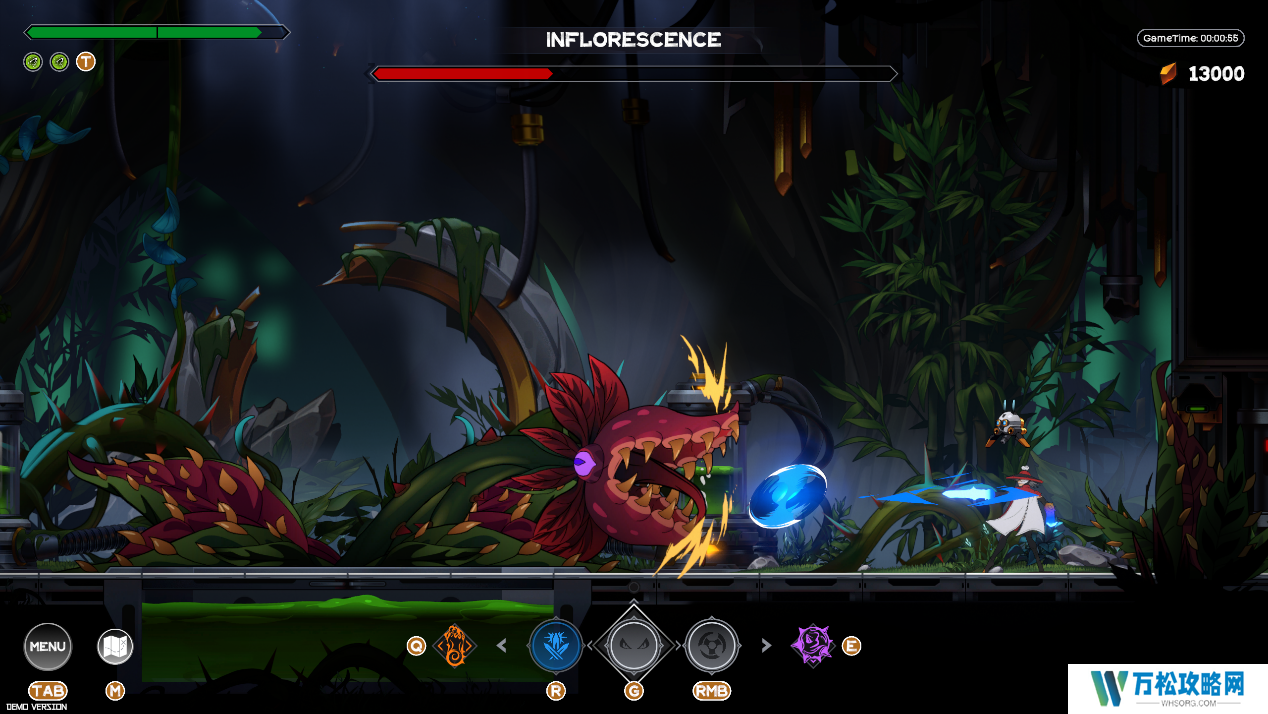Cycle abilities with the left arrow
This screenshot has width=1268, height=714.
[x=502, y=646]
